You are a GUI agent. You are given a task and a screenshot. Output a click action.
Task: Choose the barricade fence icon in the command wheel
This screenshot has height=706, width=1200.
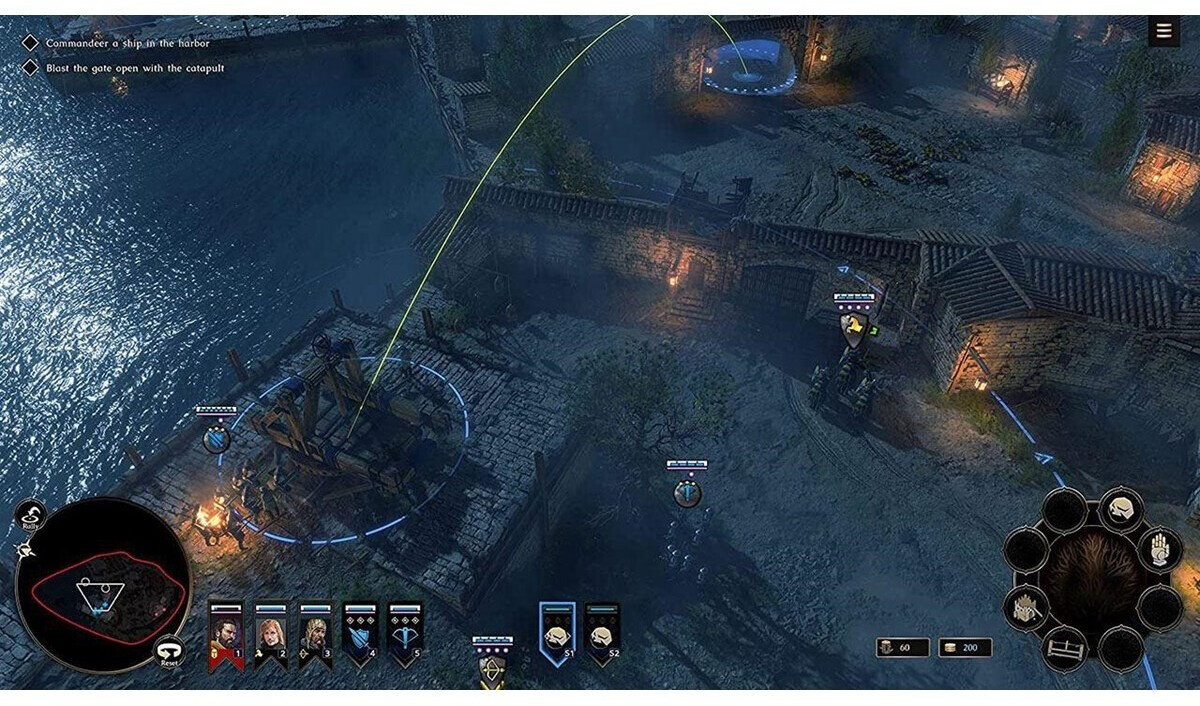click(1064, 648)
